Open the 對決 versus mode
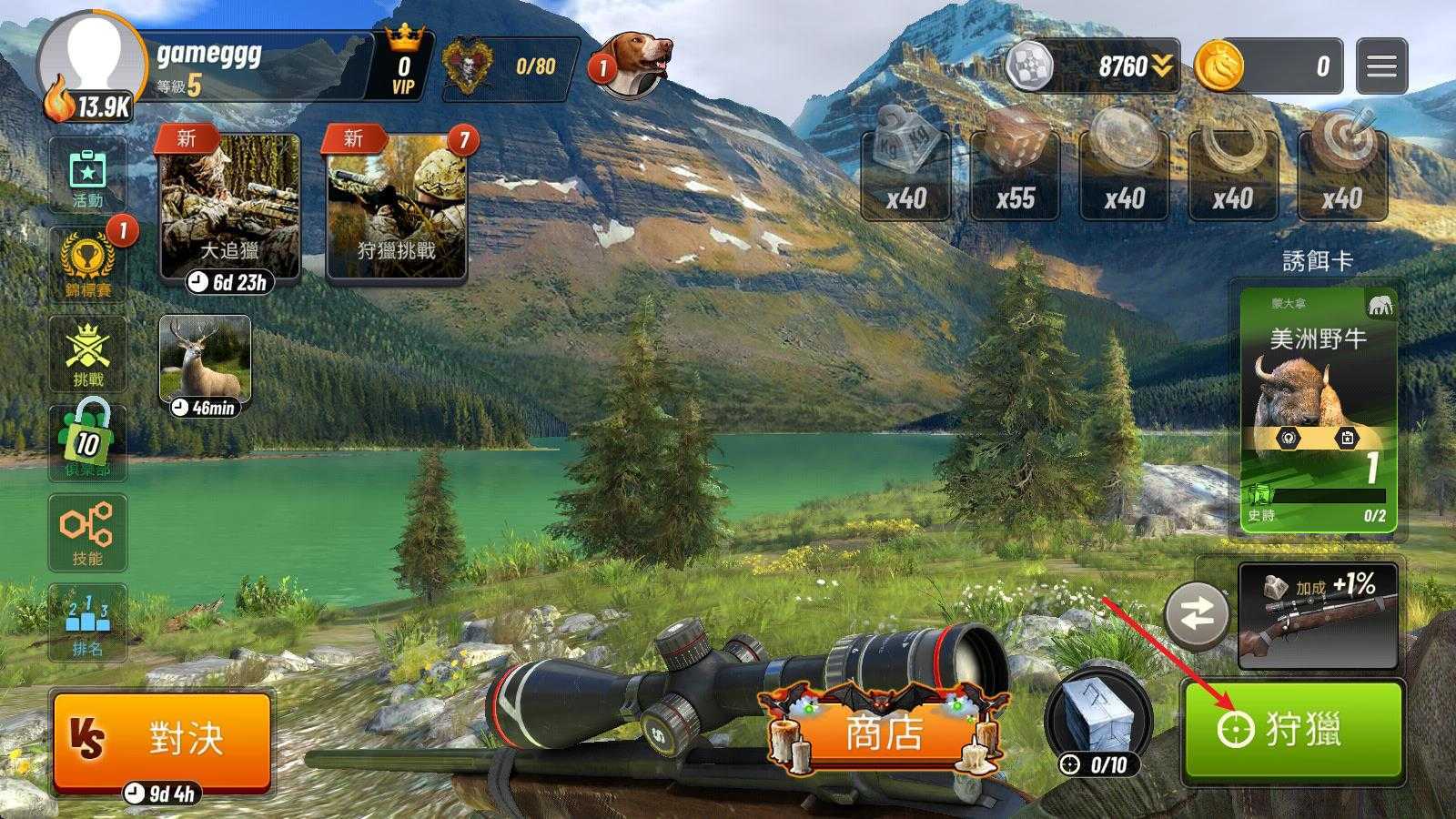Screen dimensions: 1456x819 coord(162,738)
